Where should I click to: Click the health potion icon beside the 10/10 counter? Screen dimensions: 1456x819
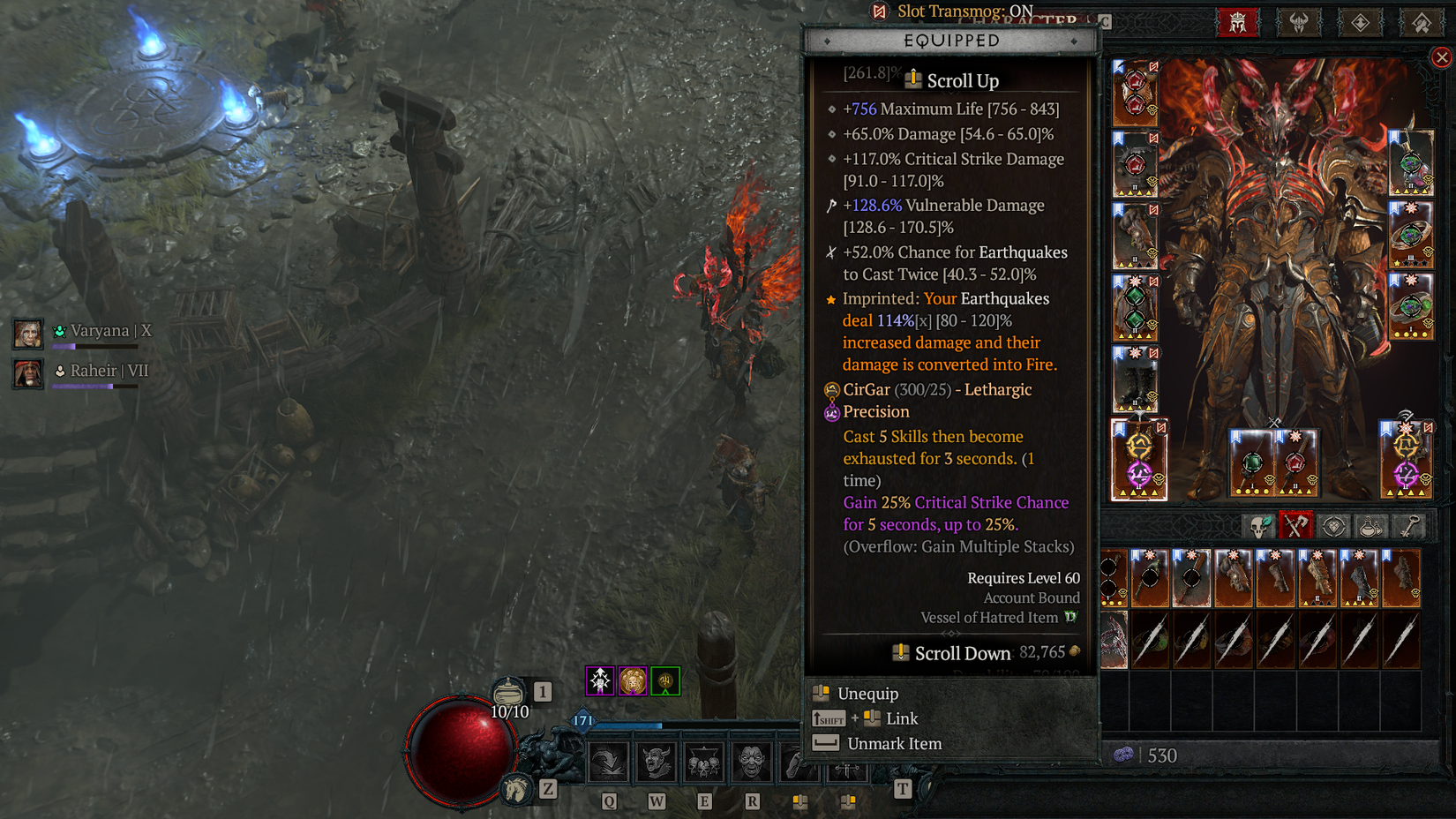(x=510, y=691)
